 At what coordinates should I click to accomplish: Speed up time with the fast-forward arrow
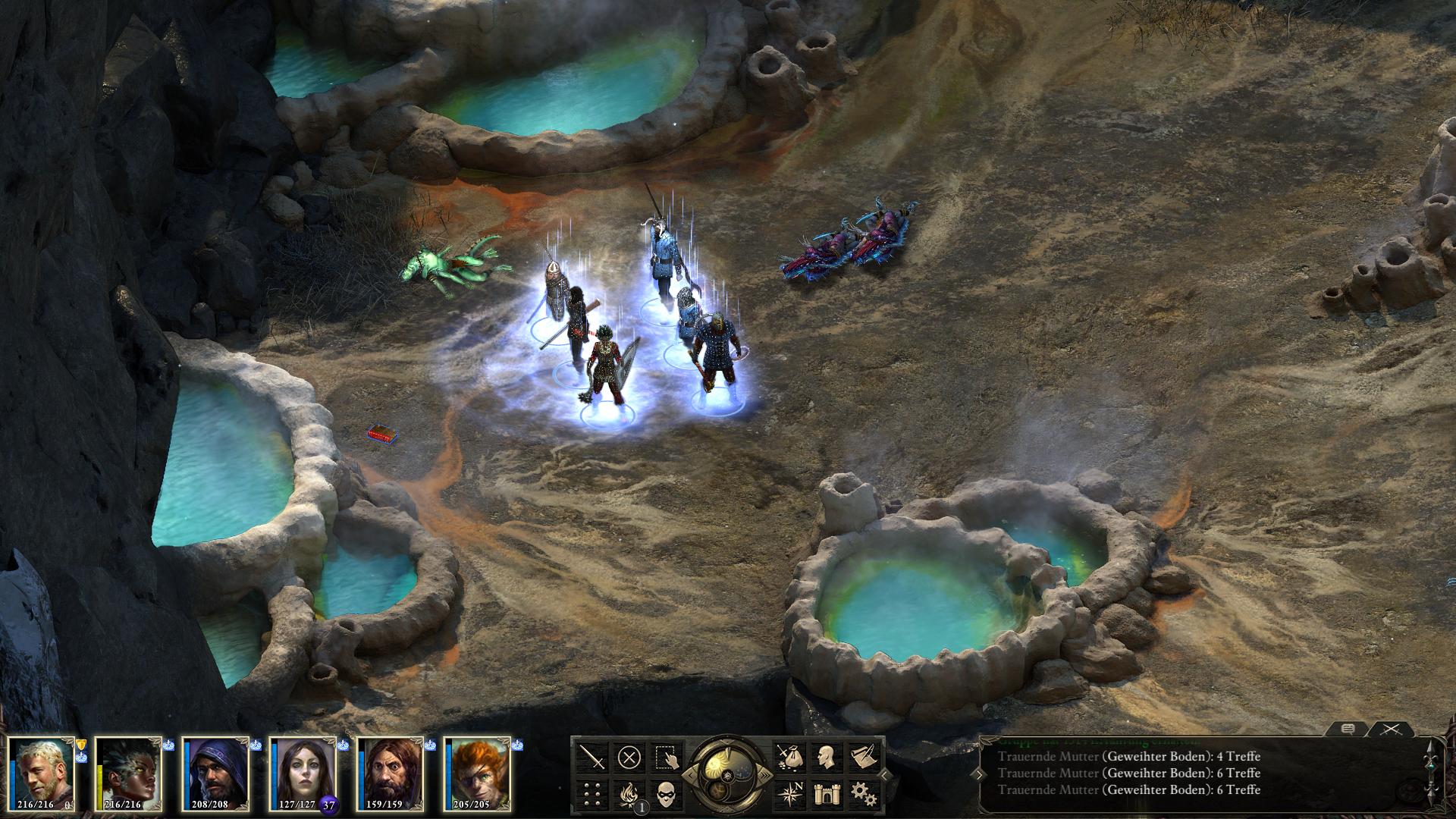[x=767, y=775]
